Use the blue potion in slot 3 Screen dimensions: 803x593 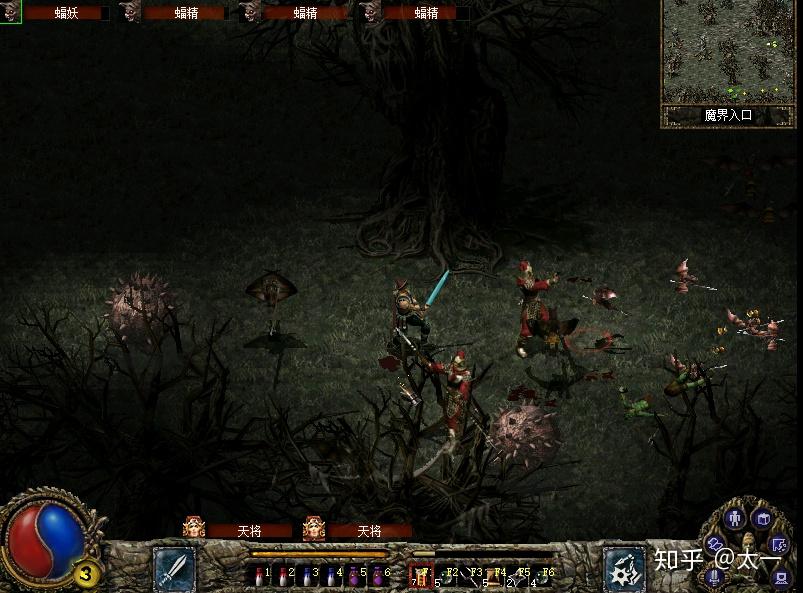pyautogui.click(x=307, y=575)
